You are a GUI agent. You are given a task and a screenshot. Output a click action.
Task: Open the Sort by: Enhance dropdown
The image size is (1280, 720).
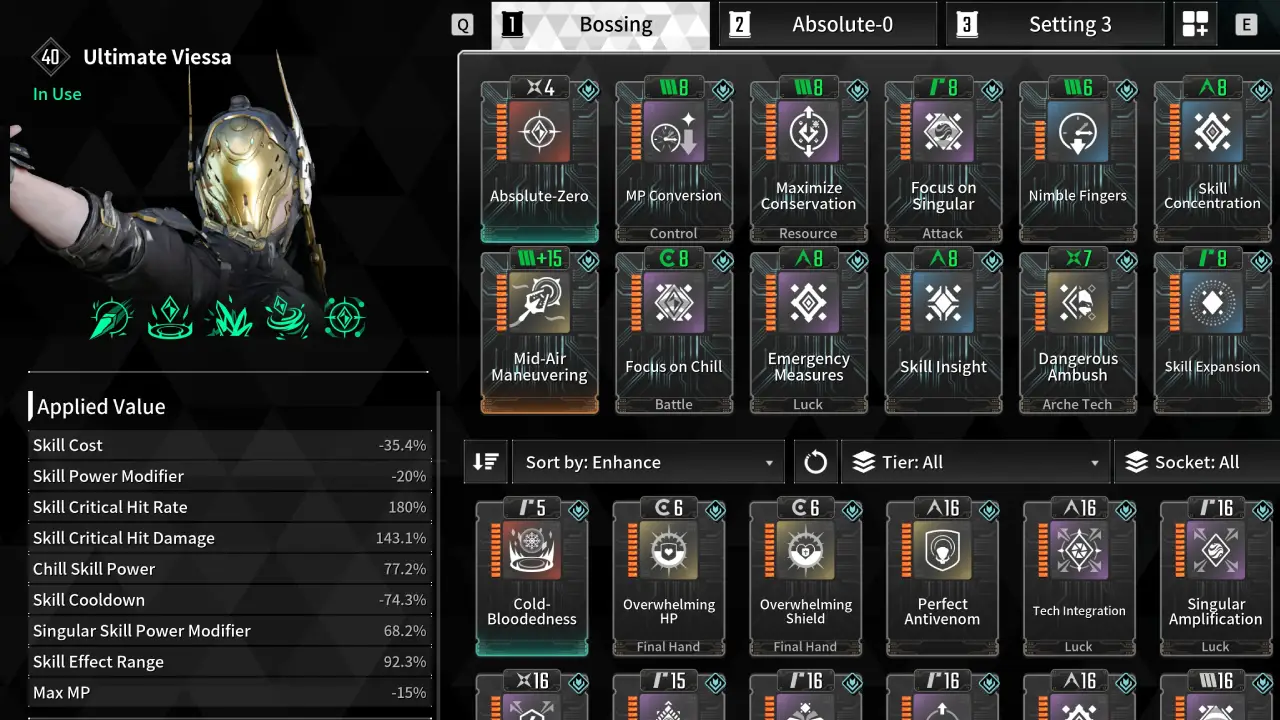[647, 461]
